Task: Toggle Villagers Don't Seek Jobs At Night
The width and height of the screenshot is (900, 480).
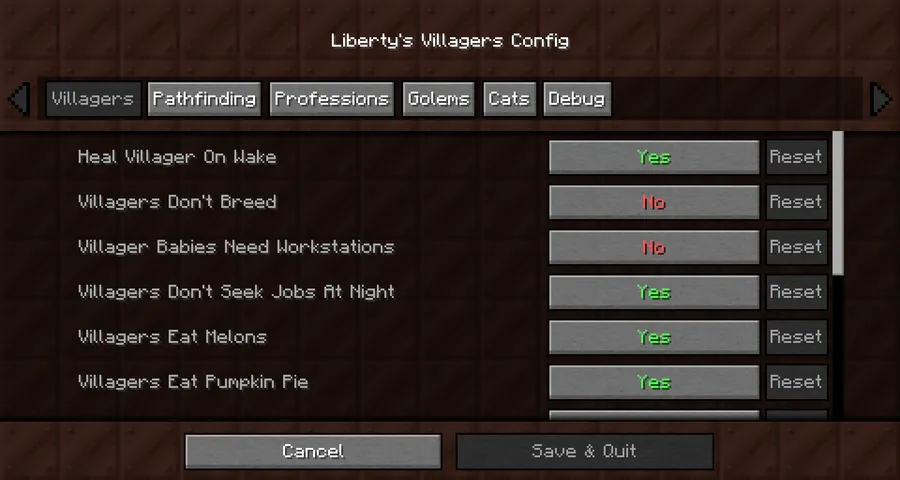Action: click(x=654, y=292)
